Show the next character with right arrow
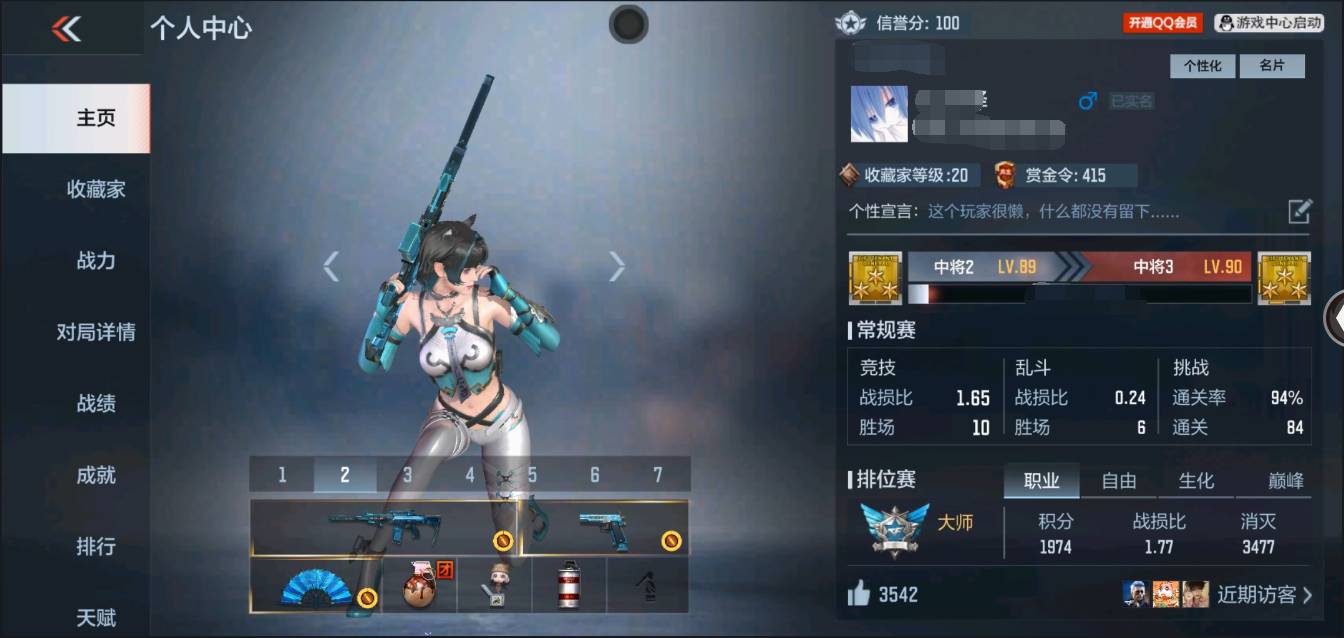 pos(617,266)
